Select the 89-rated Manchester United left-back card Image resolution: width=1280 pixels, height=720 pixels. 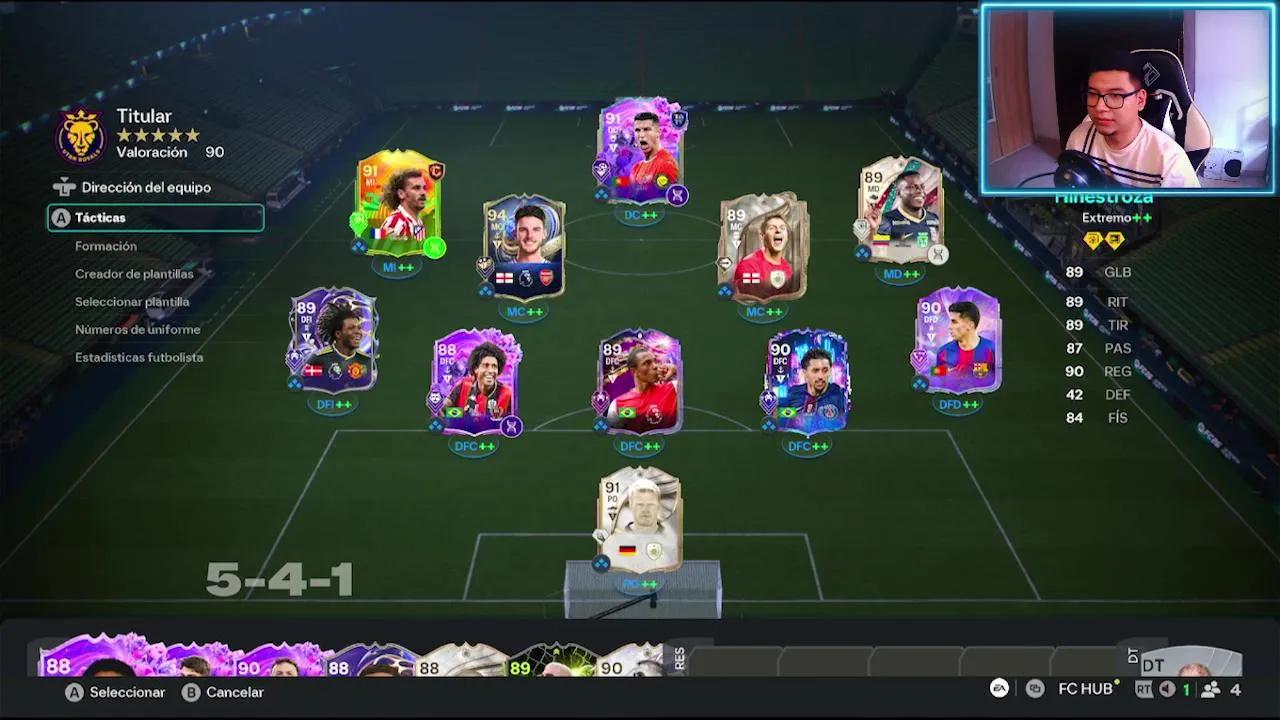click(x=333, y=340)
